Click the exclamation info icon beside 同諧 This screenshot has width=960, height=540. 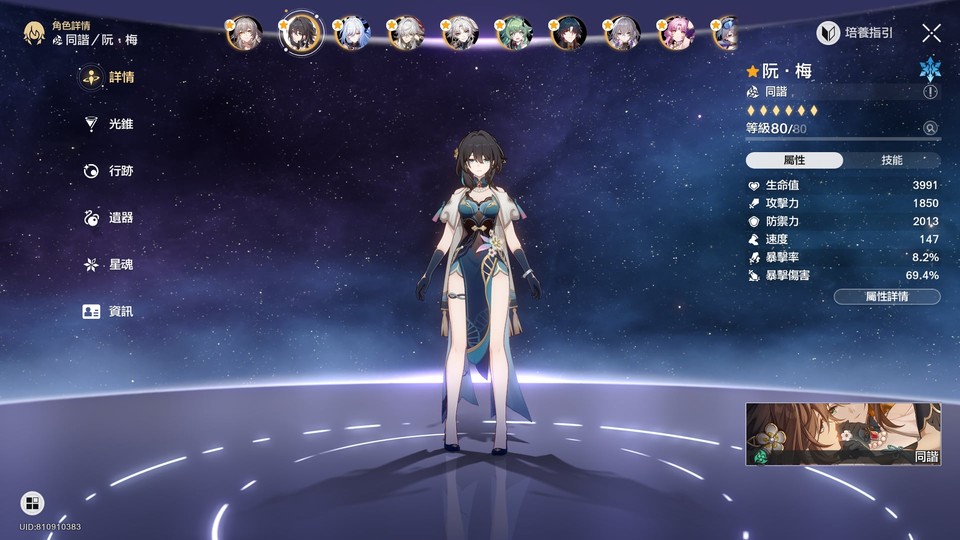click(x=931, y=91)
